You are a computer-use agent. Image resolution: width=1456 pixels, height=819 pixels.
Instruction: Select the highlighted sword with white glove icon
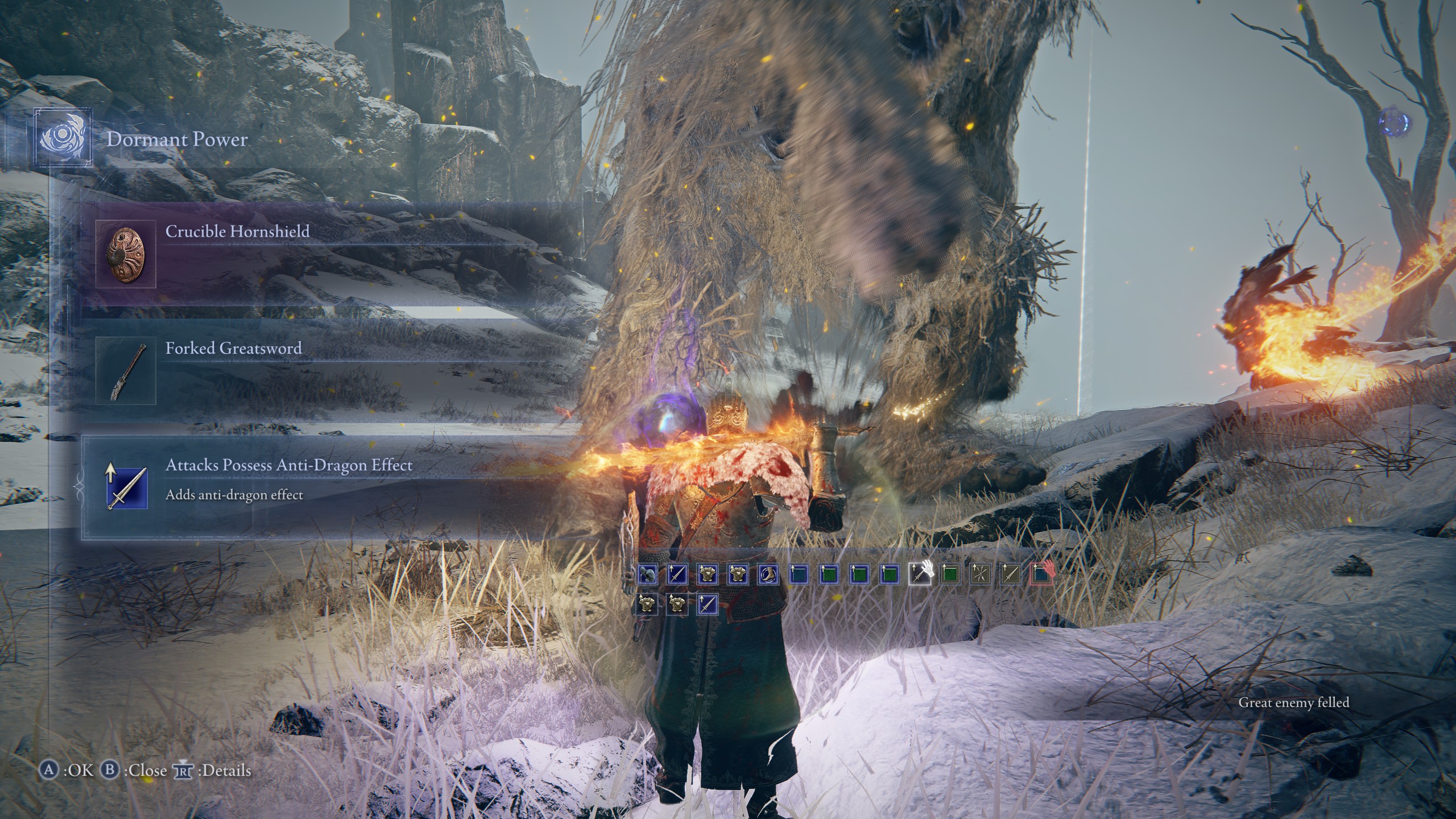tap(920, 574)
